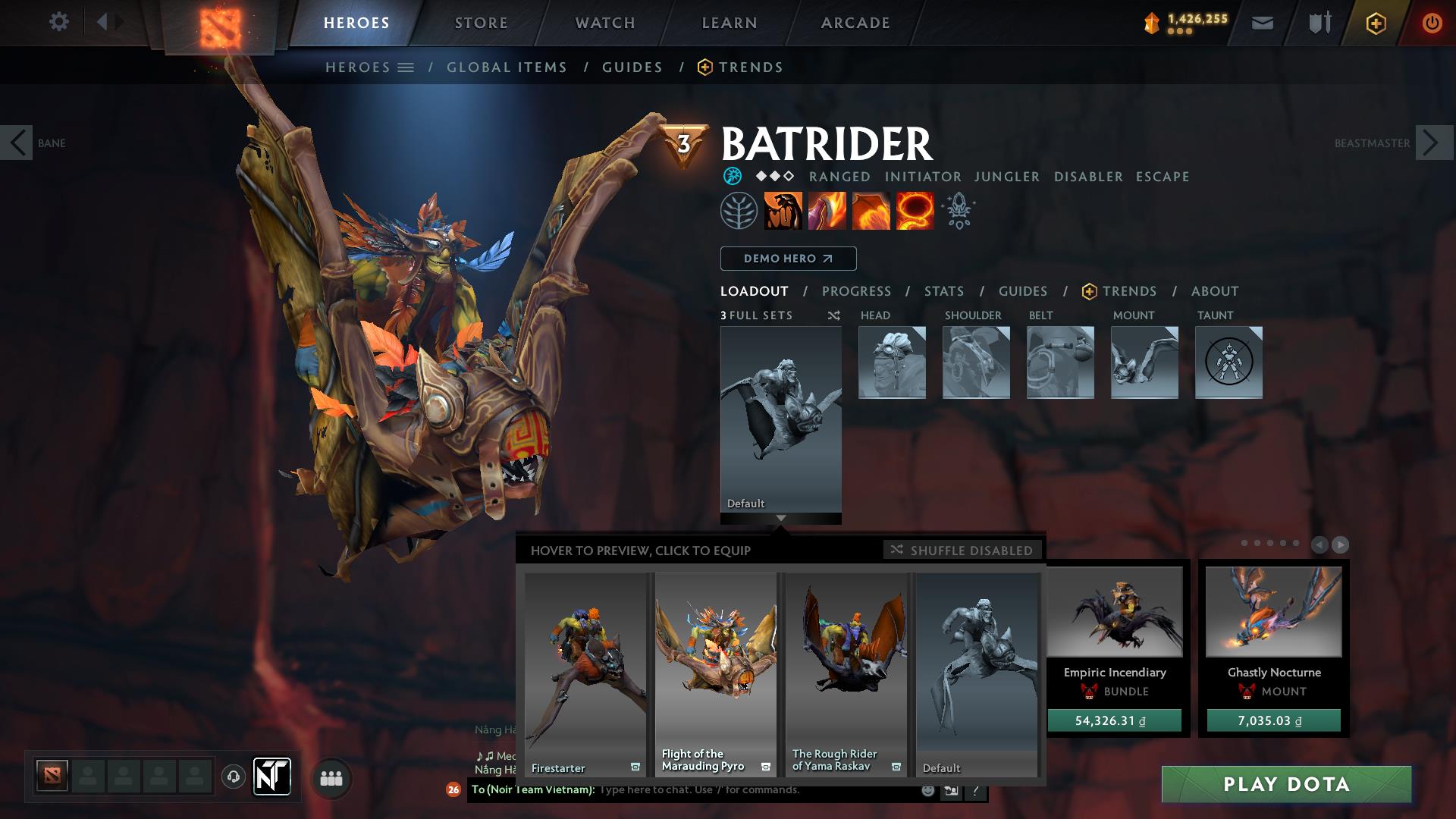Click the Dota Plus icon in top bar

(x=1376, y=23)
